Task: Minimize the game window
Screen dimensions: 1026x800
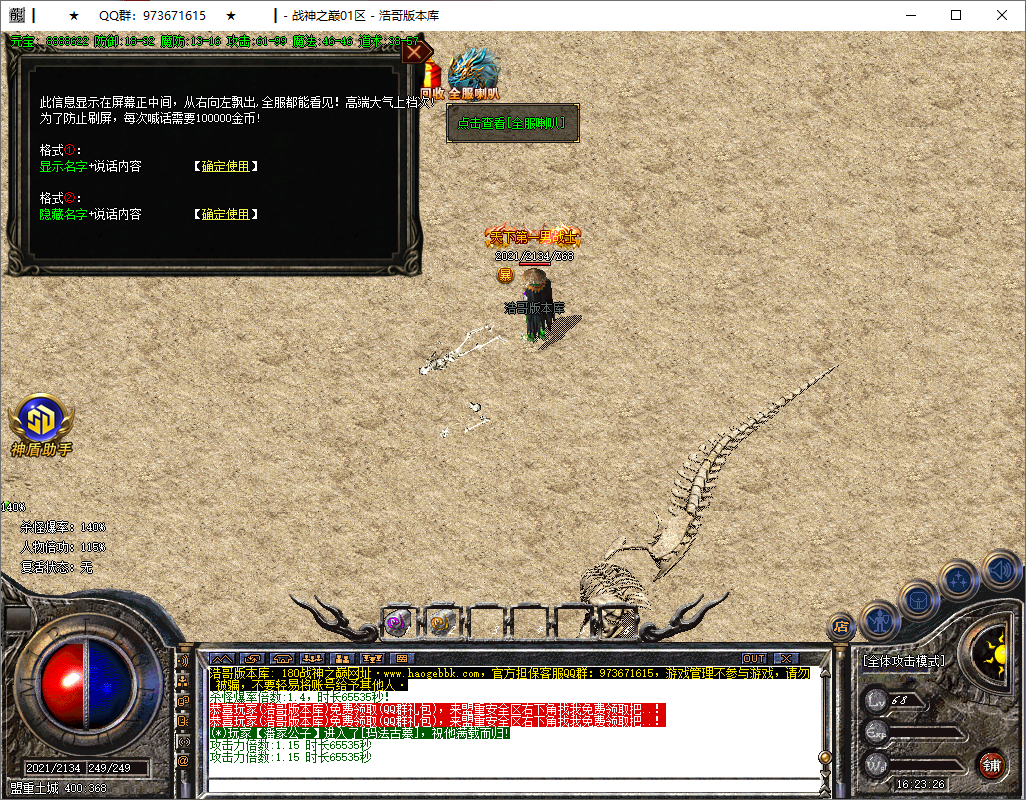Action: point(909,15)
